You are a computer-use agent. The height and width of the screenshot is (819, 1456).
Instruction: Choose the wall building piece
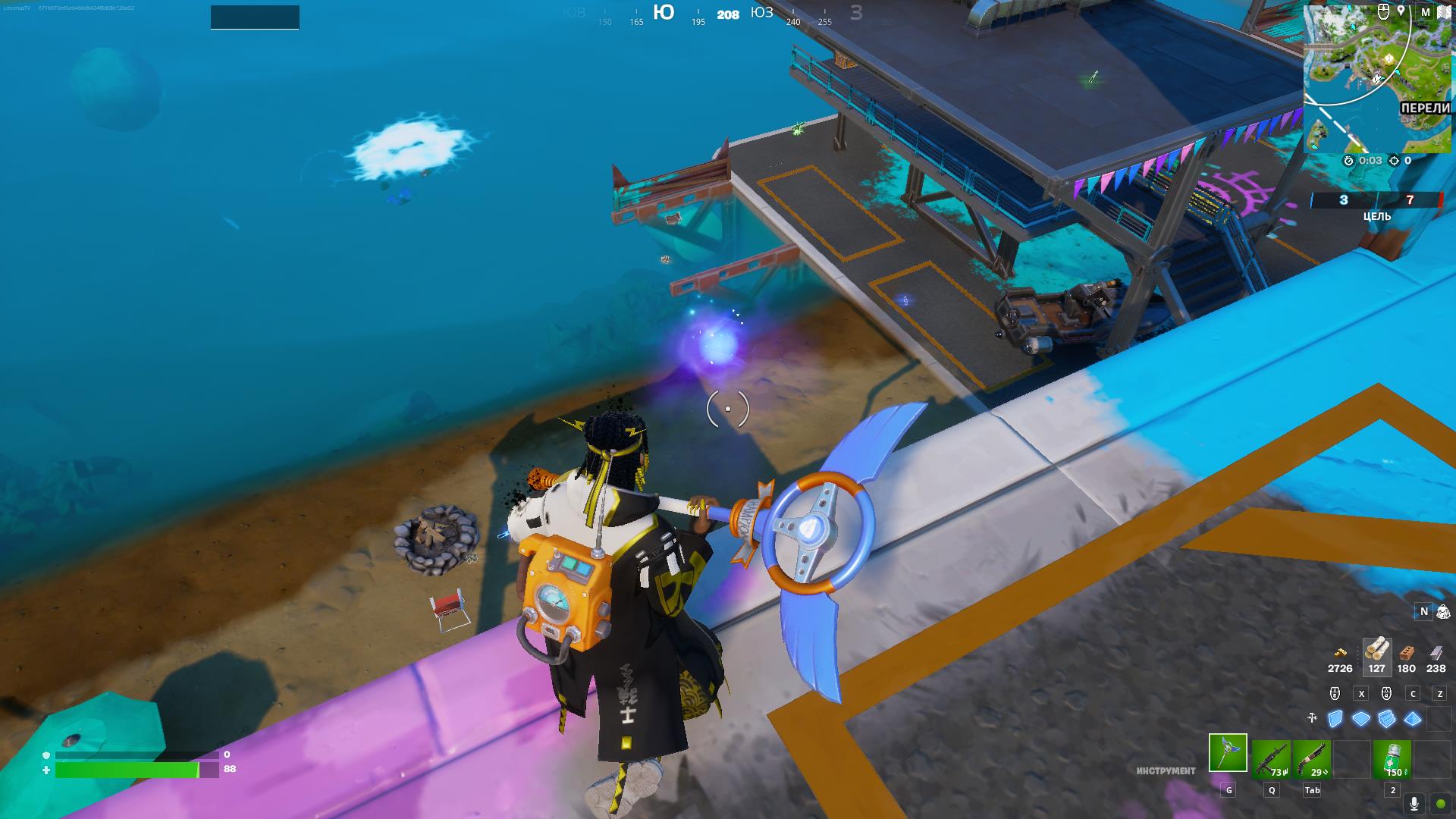click(1335, 718)
